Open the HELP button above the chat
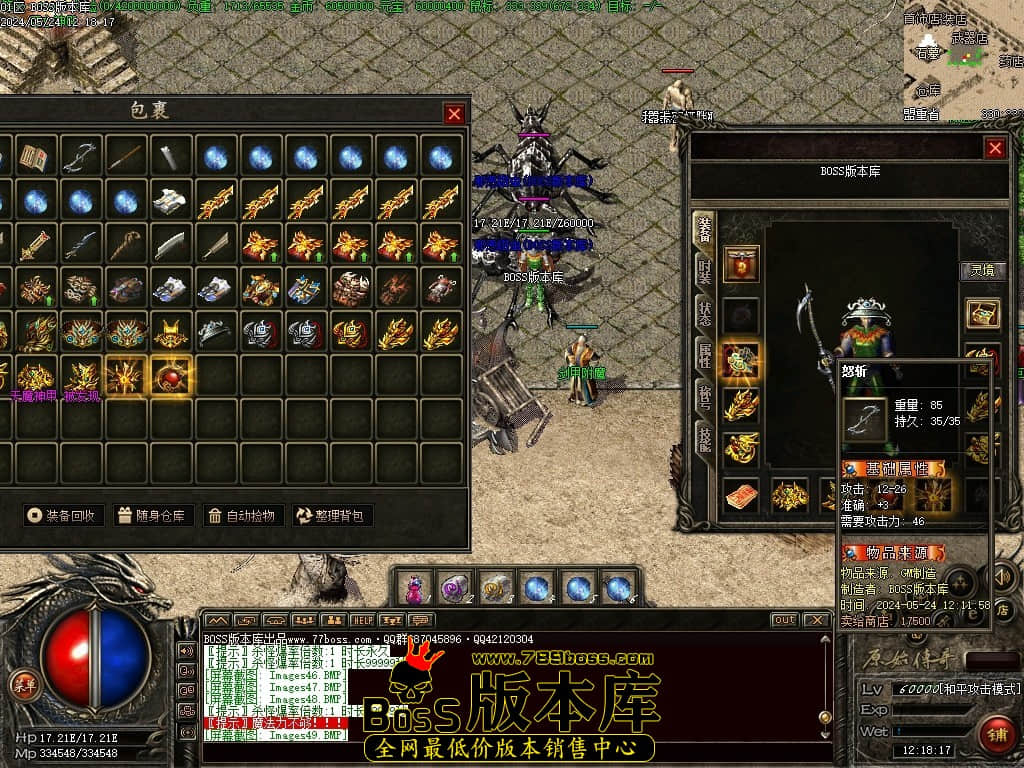The image size is (1024, 768). (362, 620)
